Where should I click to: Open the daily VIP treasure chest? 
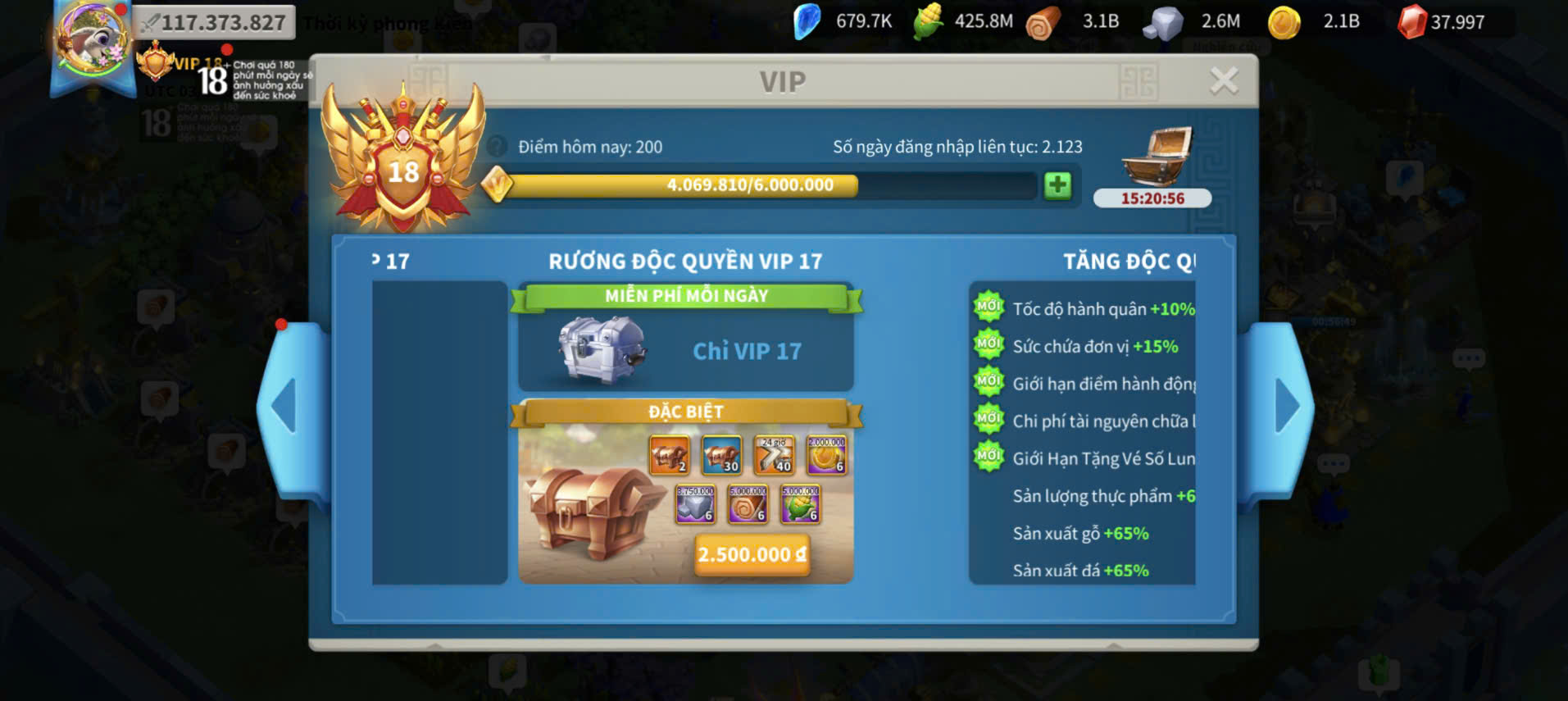(1156, 158)
